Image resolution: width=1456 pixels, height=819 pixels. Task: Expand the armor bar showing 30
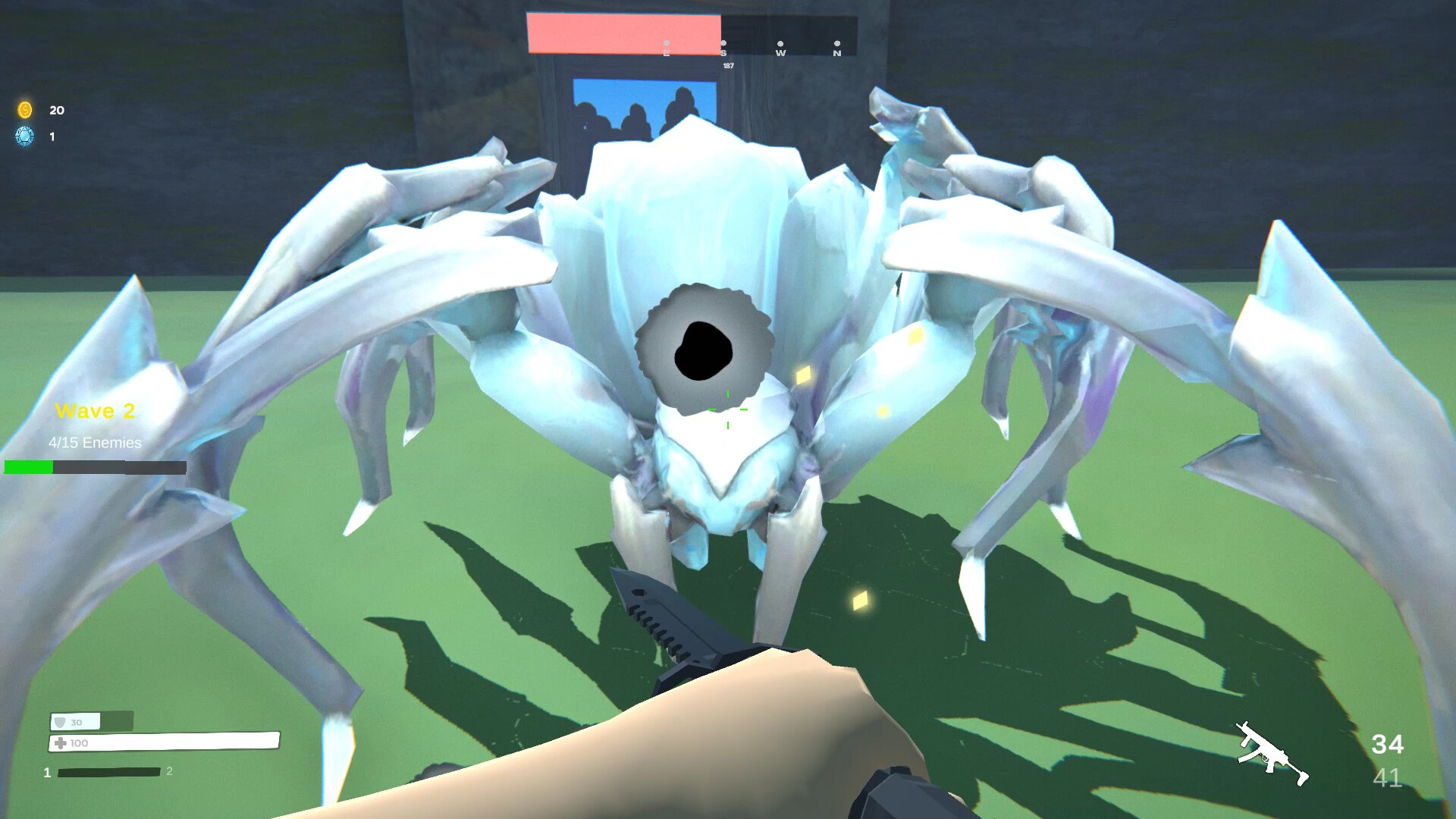76,722
